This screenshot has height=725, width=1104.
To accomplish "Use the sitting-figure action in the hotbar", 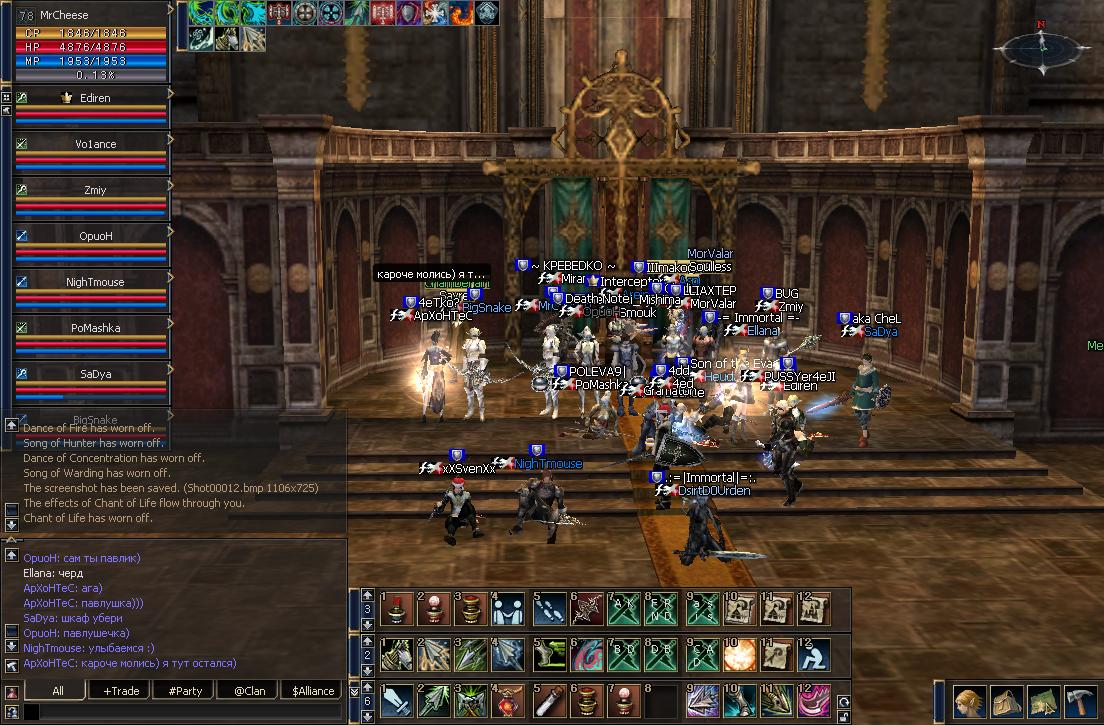I will (815, 655).
